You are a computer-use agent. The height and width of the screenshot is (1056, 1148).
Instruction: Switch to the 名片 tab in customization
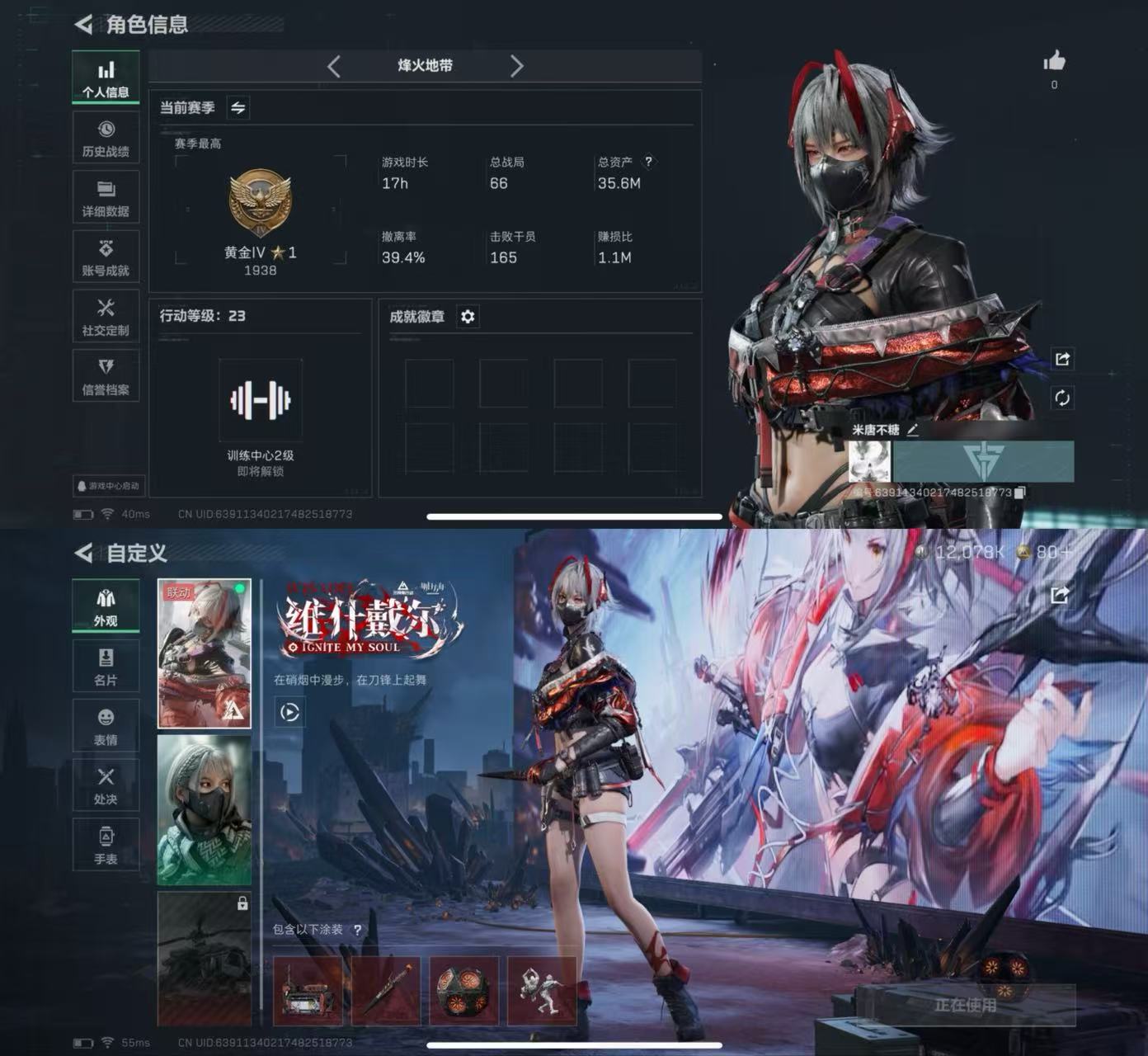[x=106, y=667]
